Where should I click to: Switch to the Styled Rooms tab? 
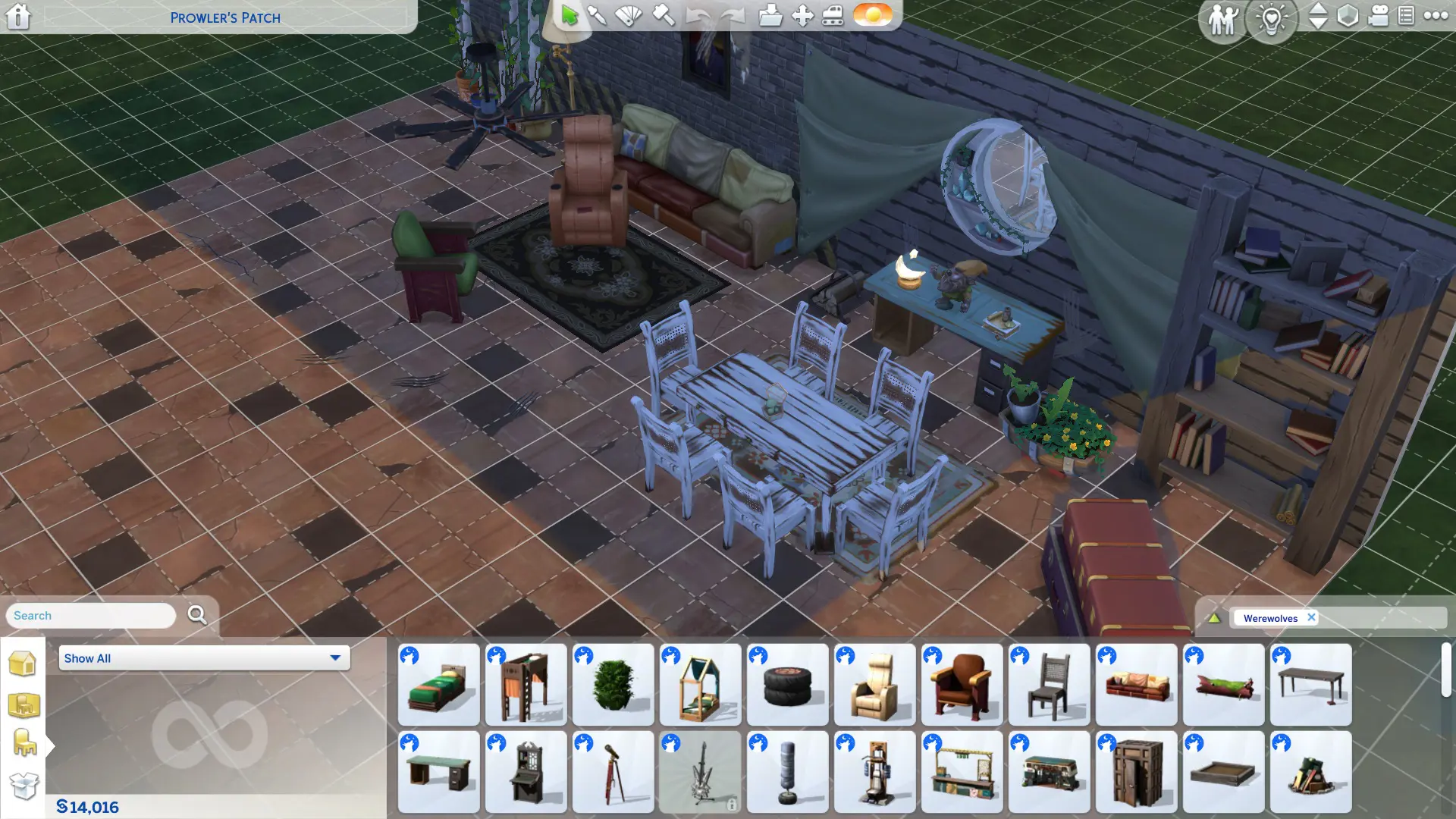click(x=25, y=705)
